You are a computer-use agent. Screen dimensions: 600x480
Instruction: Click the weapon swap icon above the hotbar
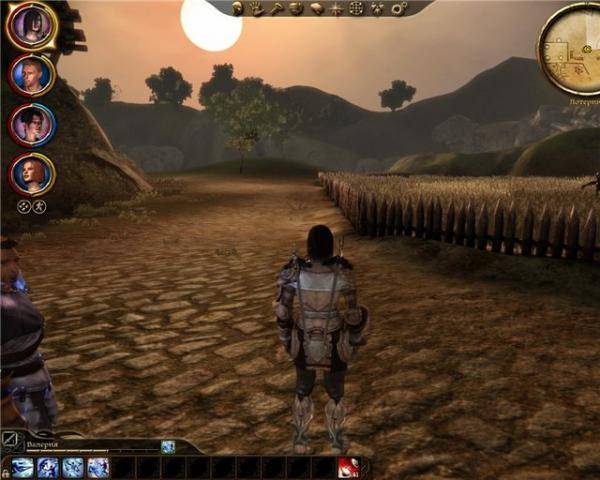click(x=9, y=437)
